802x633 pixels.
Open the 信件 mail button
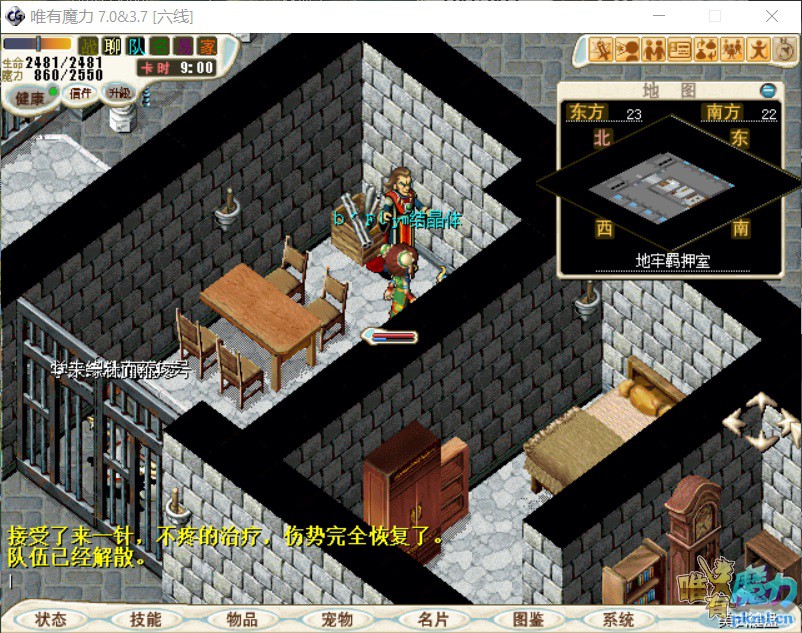tap(80, 93)
